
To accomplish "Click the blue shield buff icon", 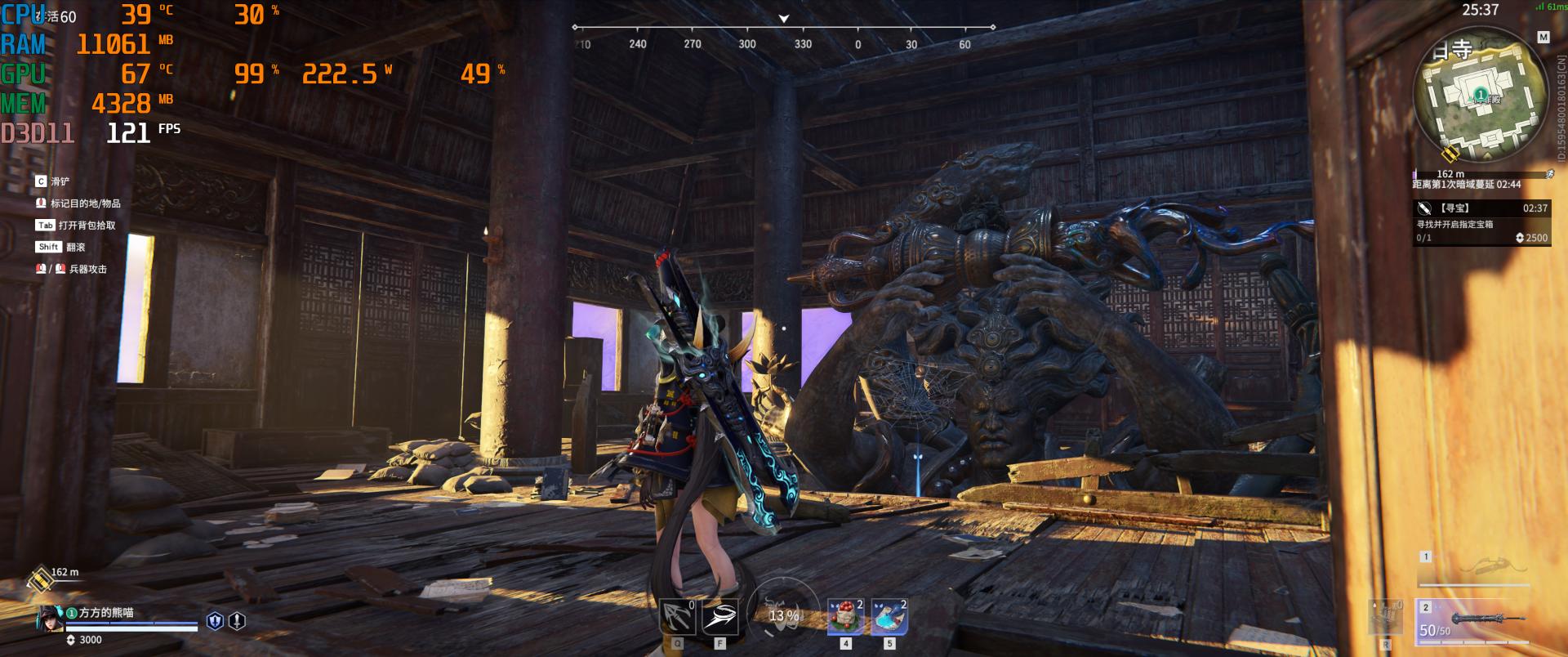I will (215, 621).
